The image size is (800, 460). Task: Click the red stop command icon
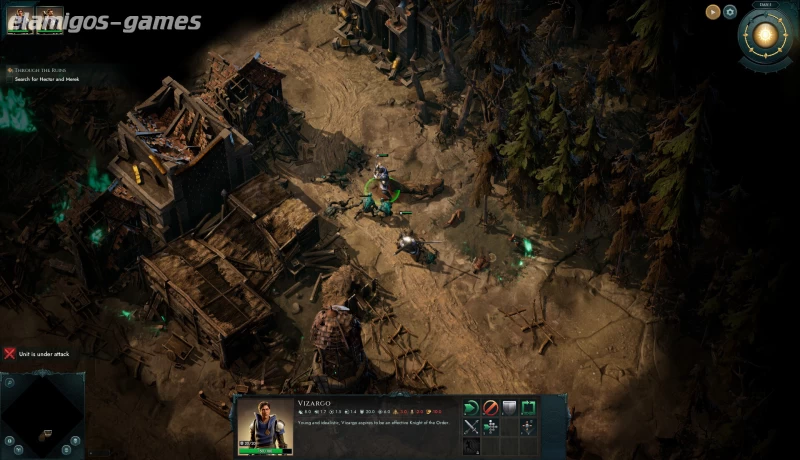(x=491, y=407)
